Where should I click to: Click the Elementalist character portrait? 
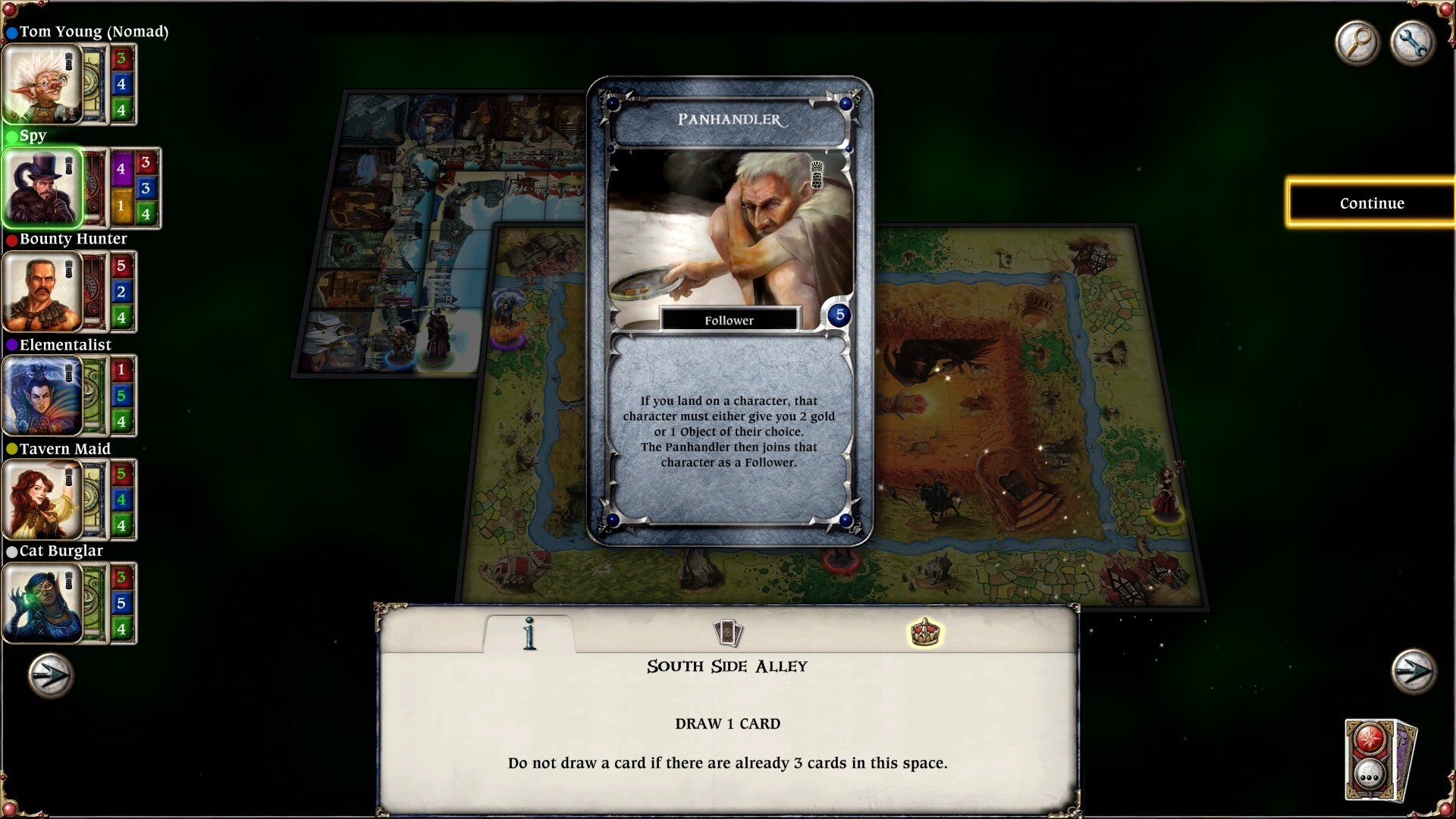coord(42,396)
